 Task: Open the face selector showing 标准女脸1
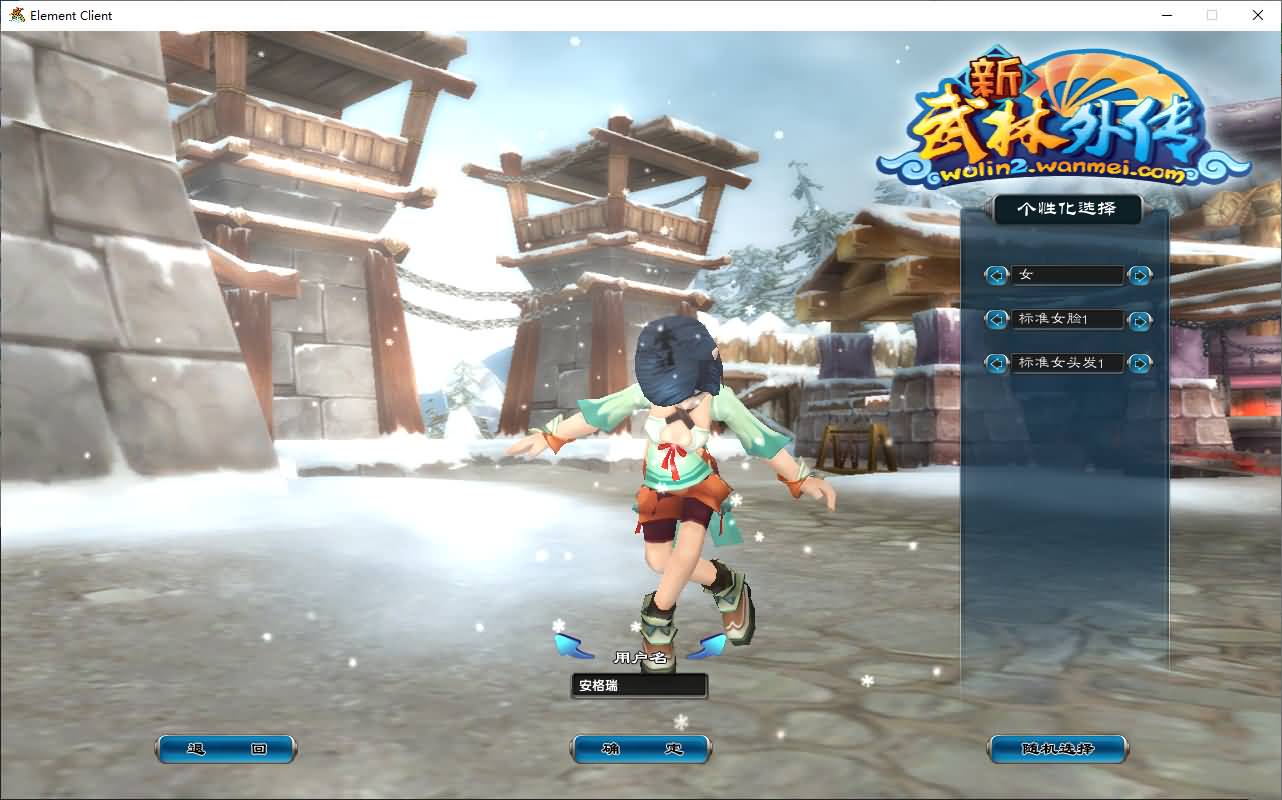tap(1067, 319)
